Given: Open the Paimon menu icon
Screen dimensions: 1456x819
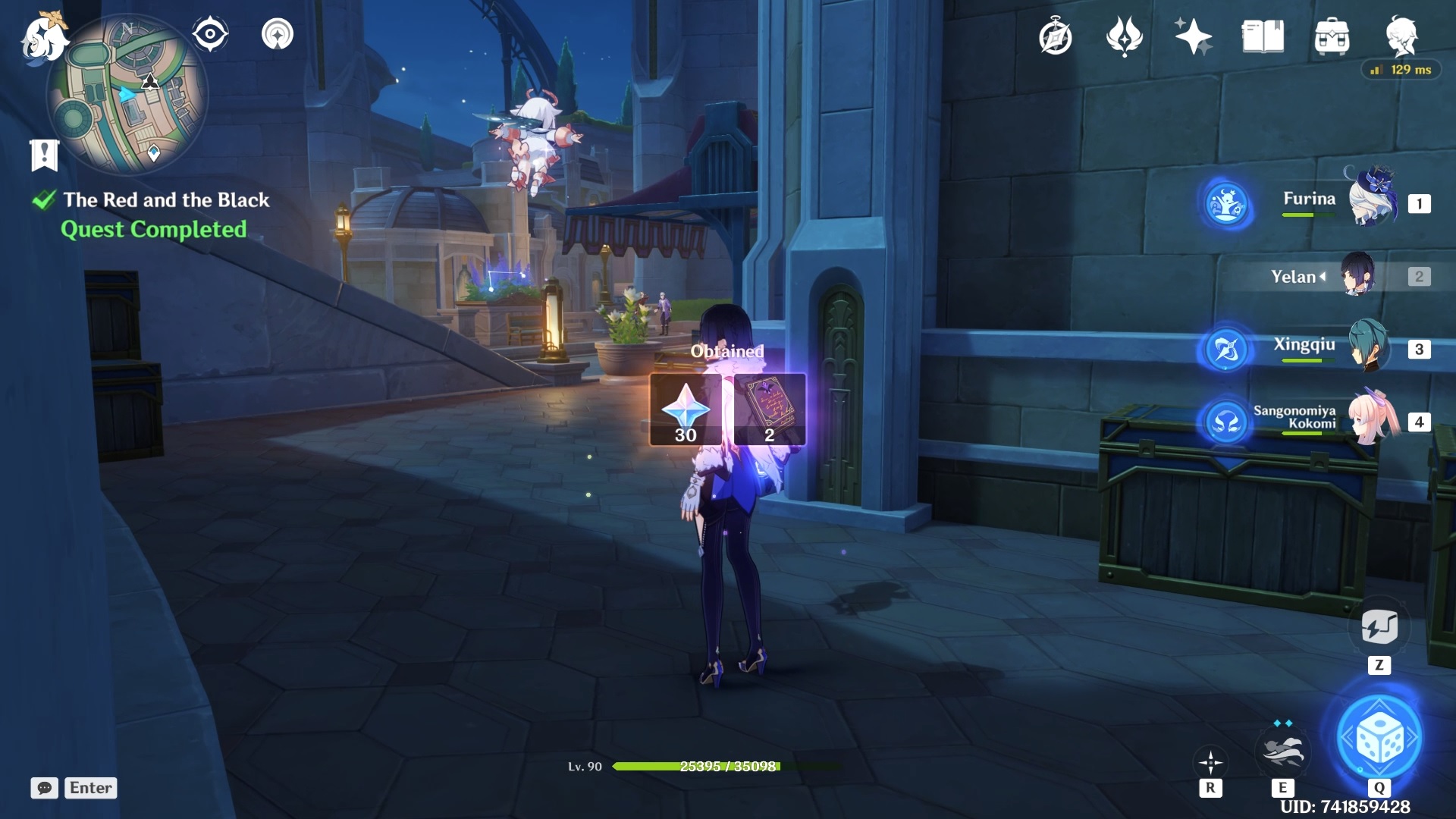Looking at the screenshot, I should point(42,38).
